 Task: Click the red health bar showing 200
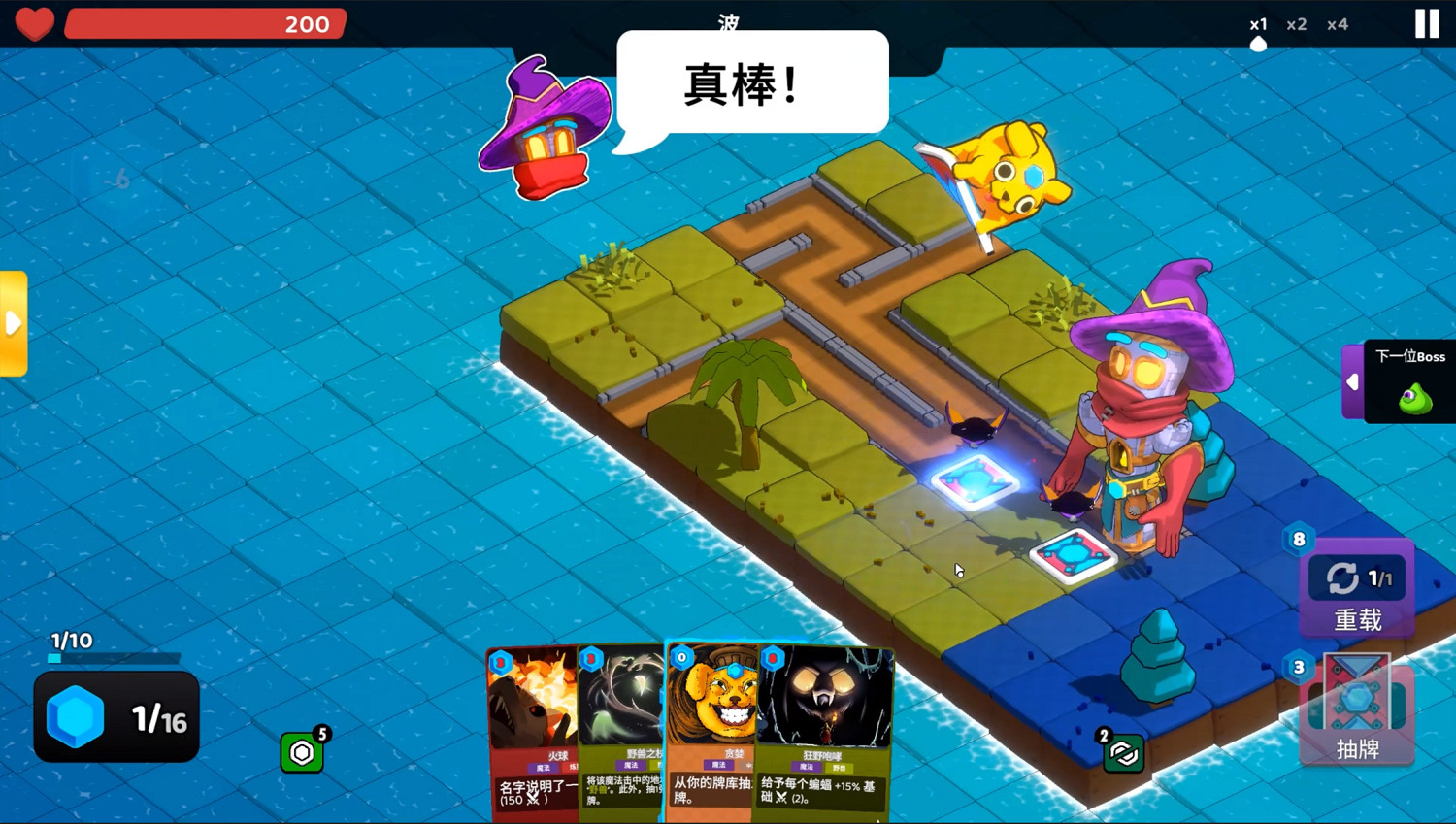207,24
